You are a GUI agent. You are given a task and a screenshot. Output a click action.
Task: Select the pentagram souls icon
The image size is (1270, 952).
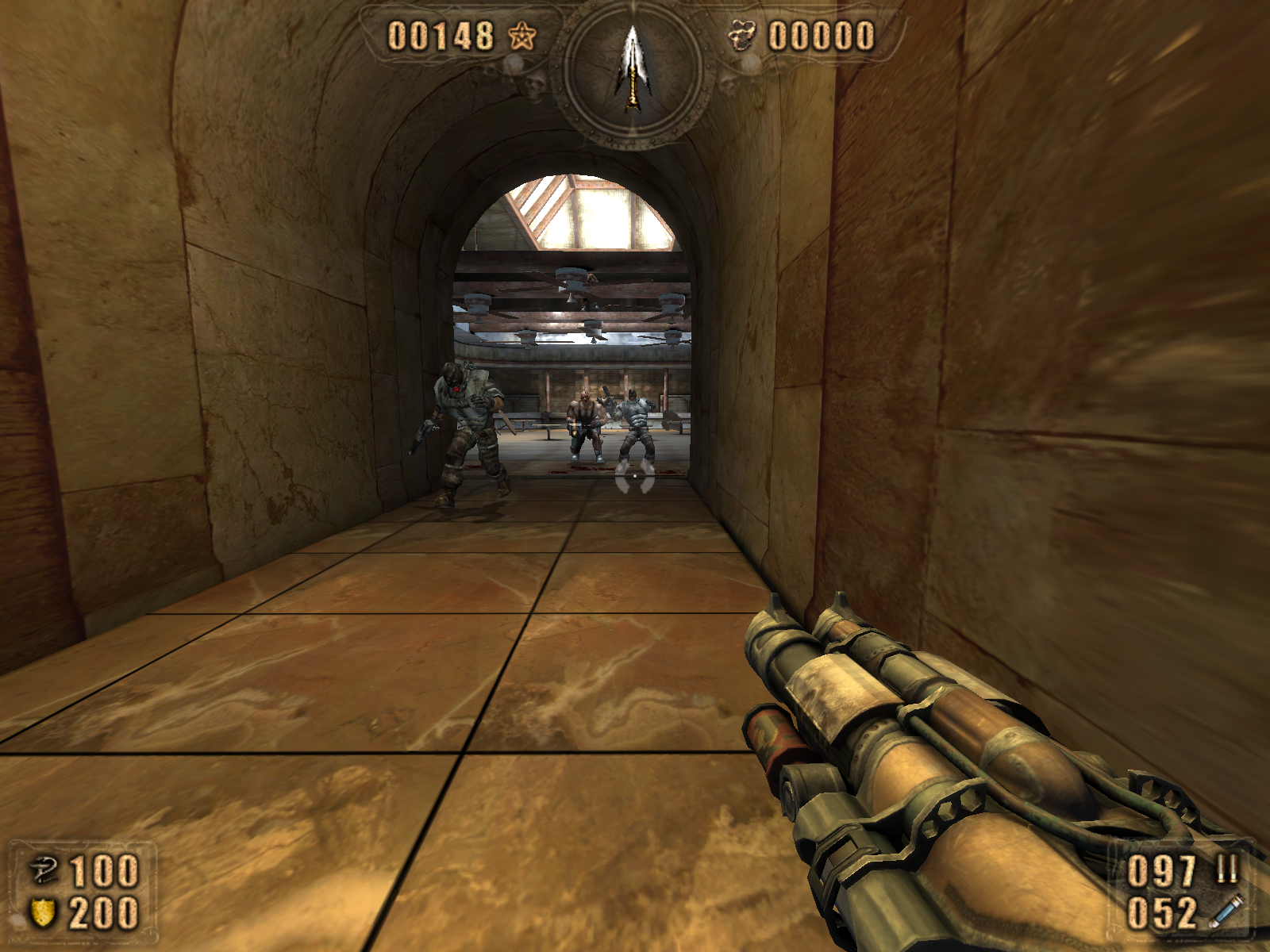[521, 36]
